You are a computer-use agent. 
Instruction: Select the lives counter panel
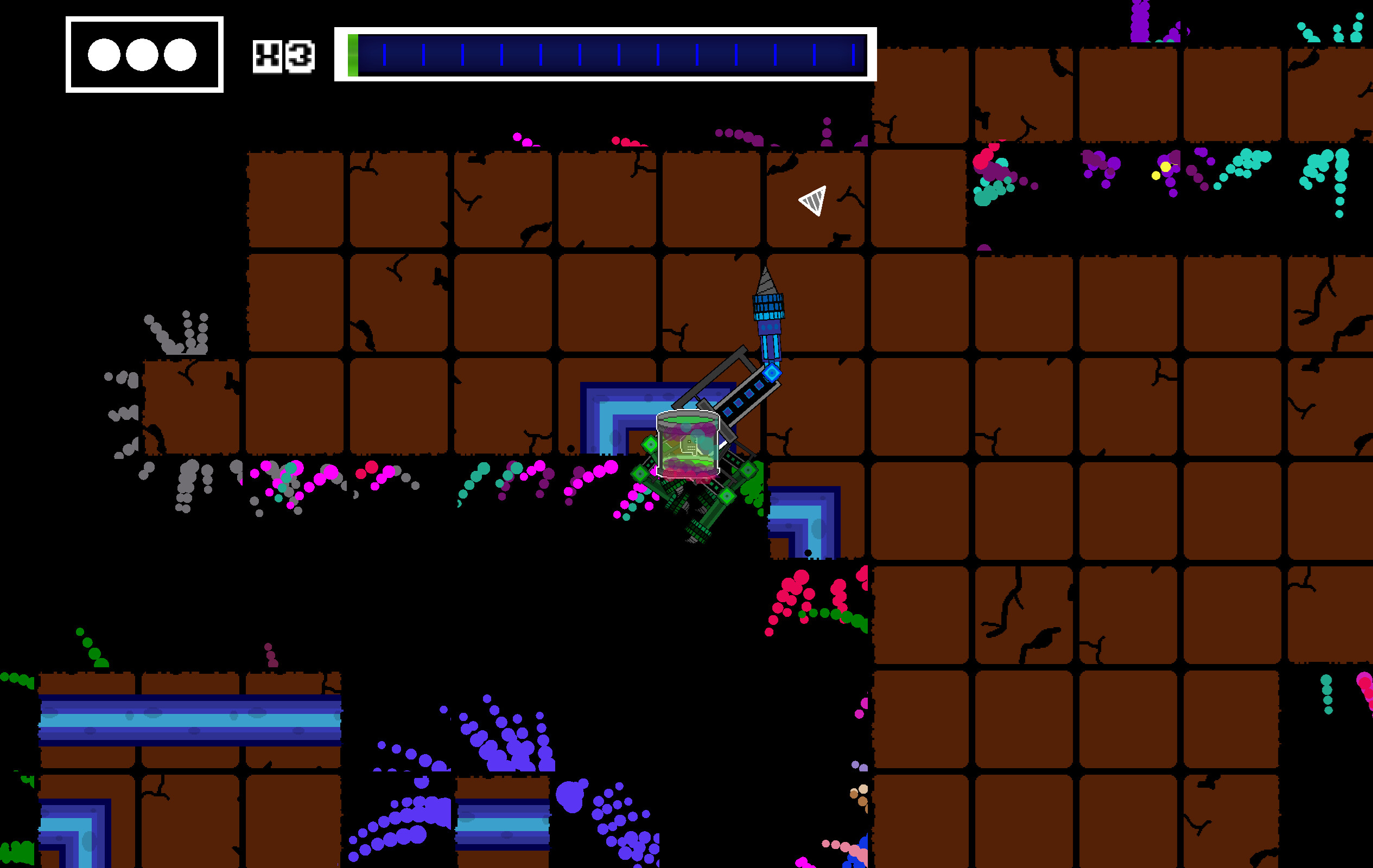[144, 54]
